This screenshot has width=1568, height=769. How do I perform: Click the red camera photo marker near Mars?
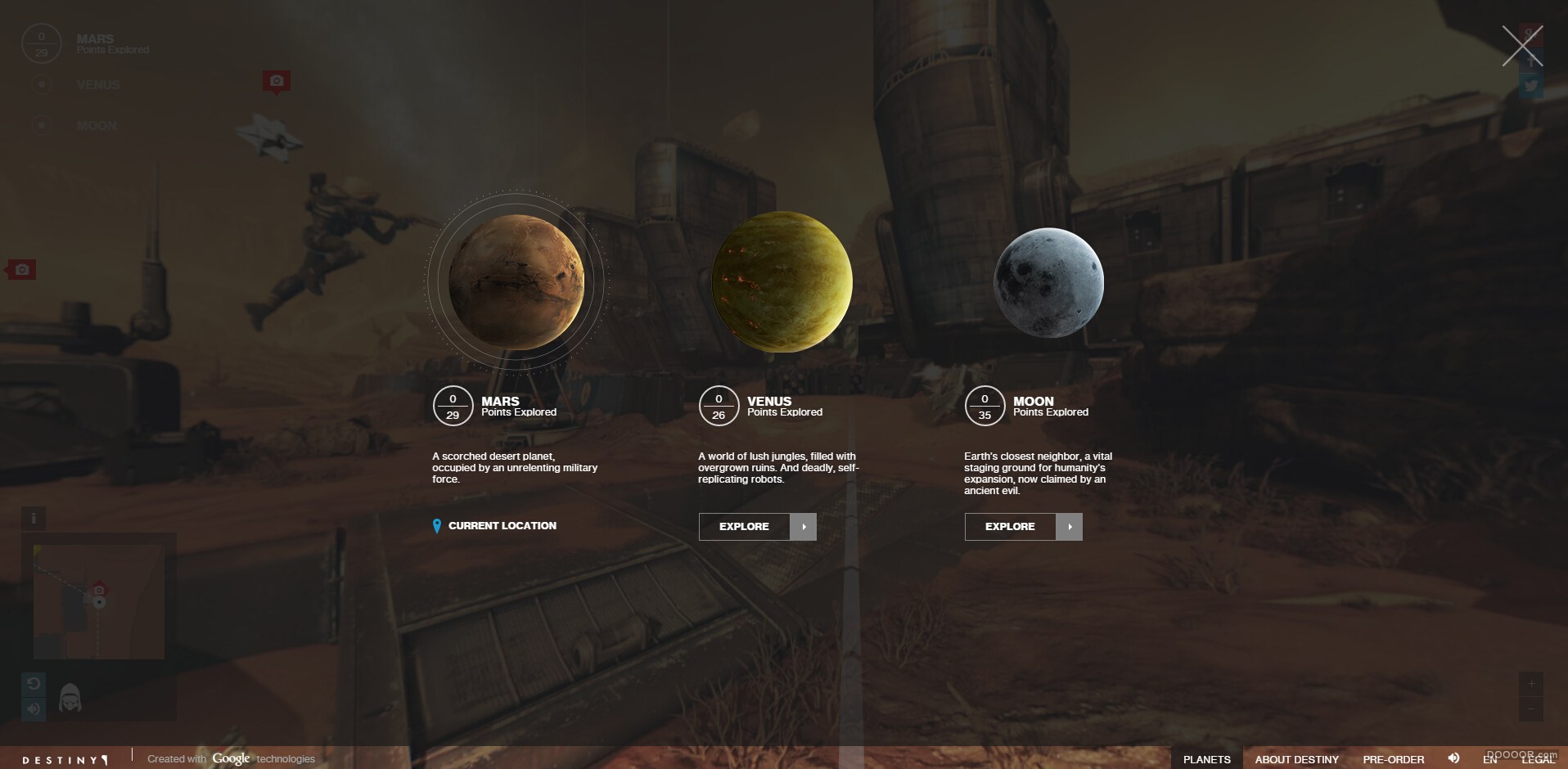(277, 81)
